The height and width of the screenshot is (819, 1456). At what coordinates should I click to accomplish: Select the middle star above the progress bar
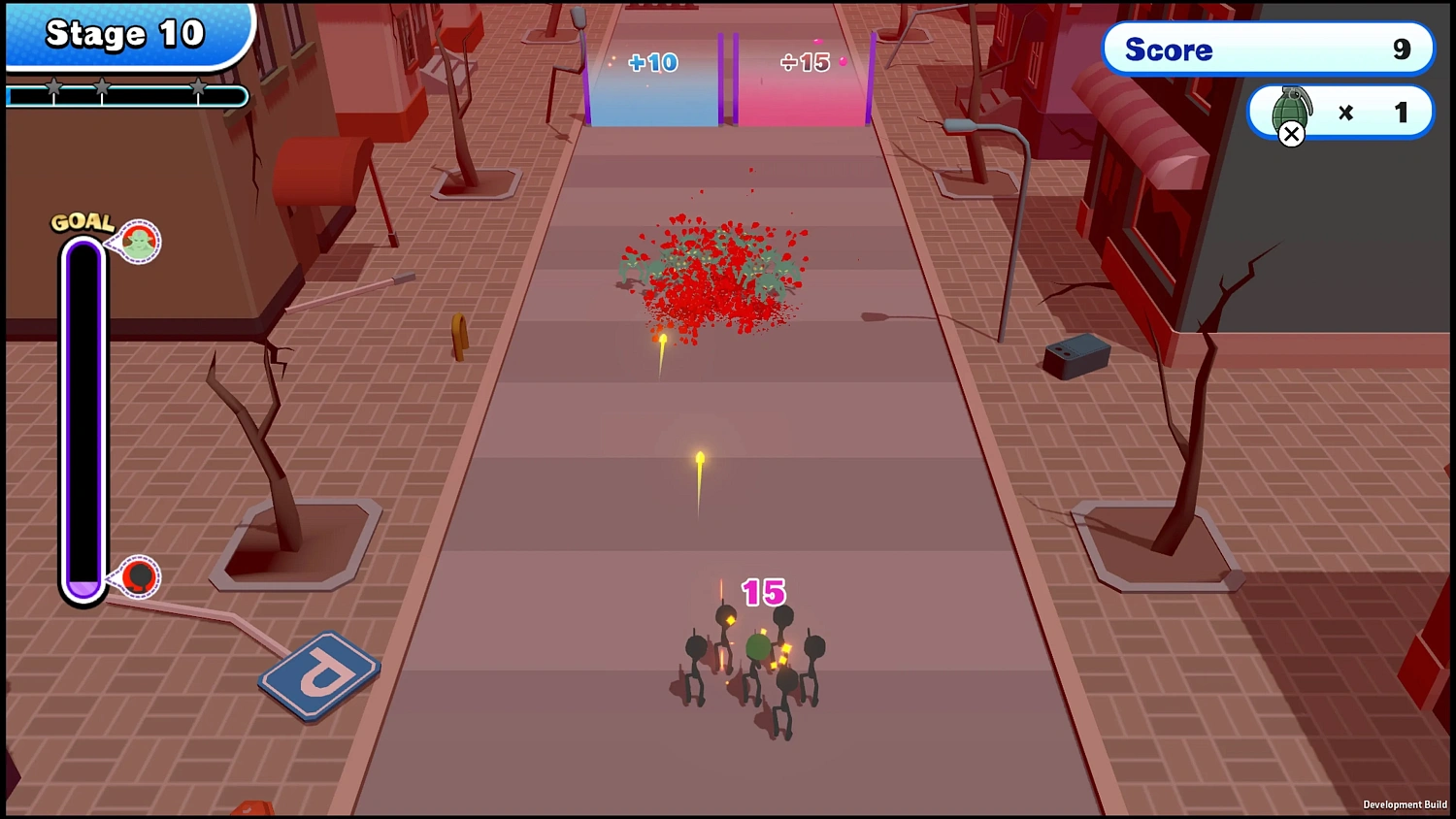pos(102,86)
